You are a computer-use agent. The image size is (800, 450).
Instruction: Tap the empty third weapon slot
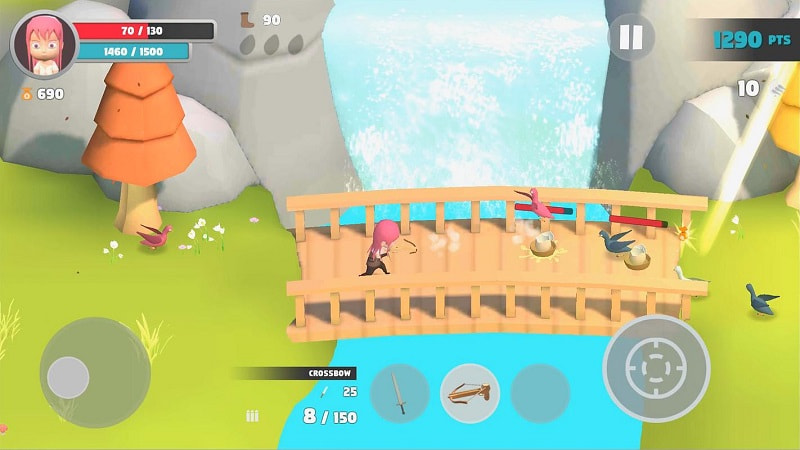tap(540, 392)
